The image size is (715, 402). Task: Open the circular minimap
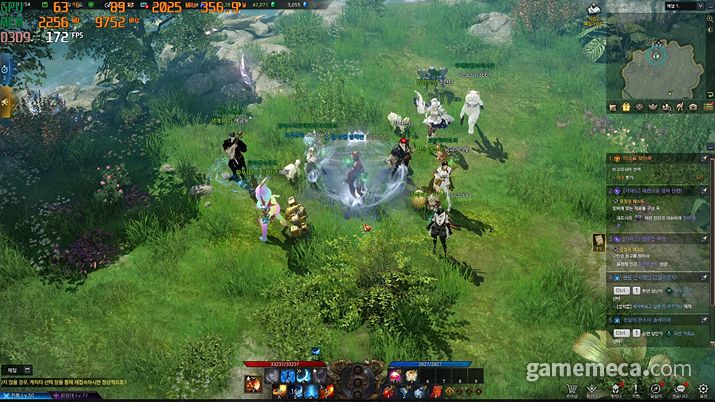click(x=658, y=60)
